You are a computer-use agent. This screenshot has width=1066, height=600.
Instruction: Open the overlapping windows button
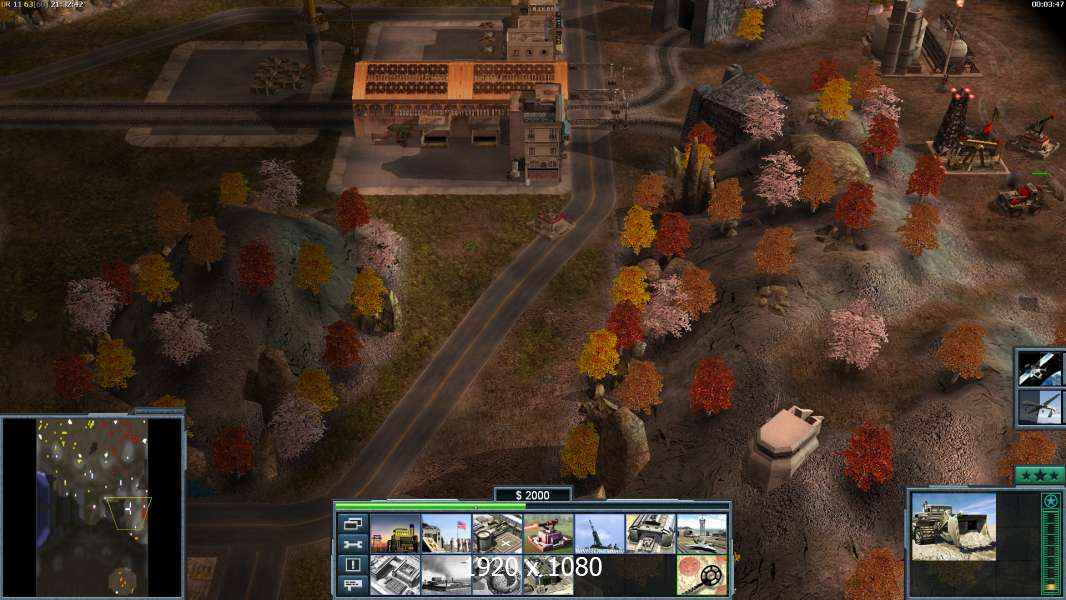pyautogui.click(x=352, y=523)
